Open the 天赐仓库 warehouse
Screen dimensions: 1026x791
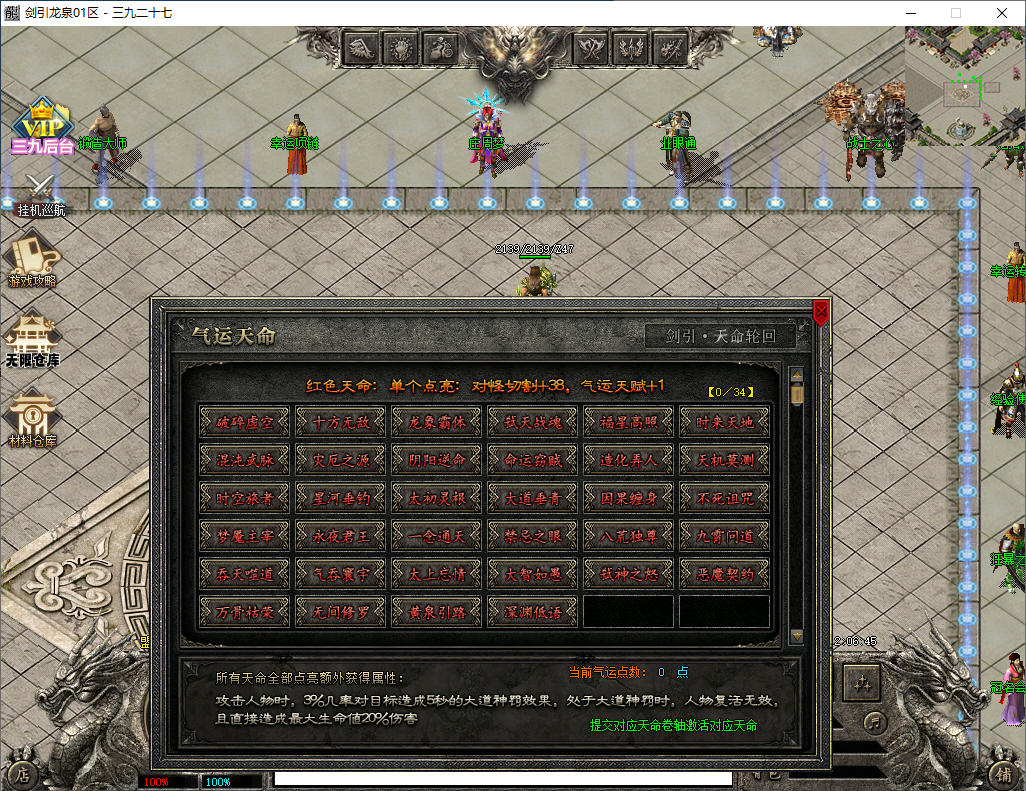pos(32,340)
